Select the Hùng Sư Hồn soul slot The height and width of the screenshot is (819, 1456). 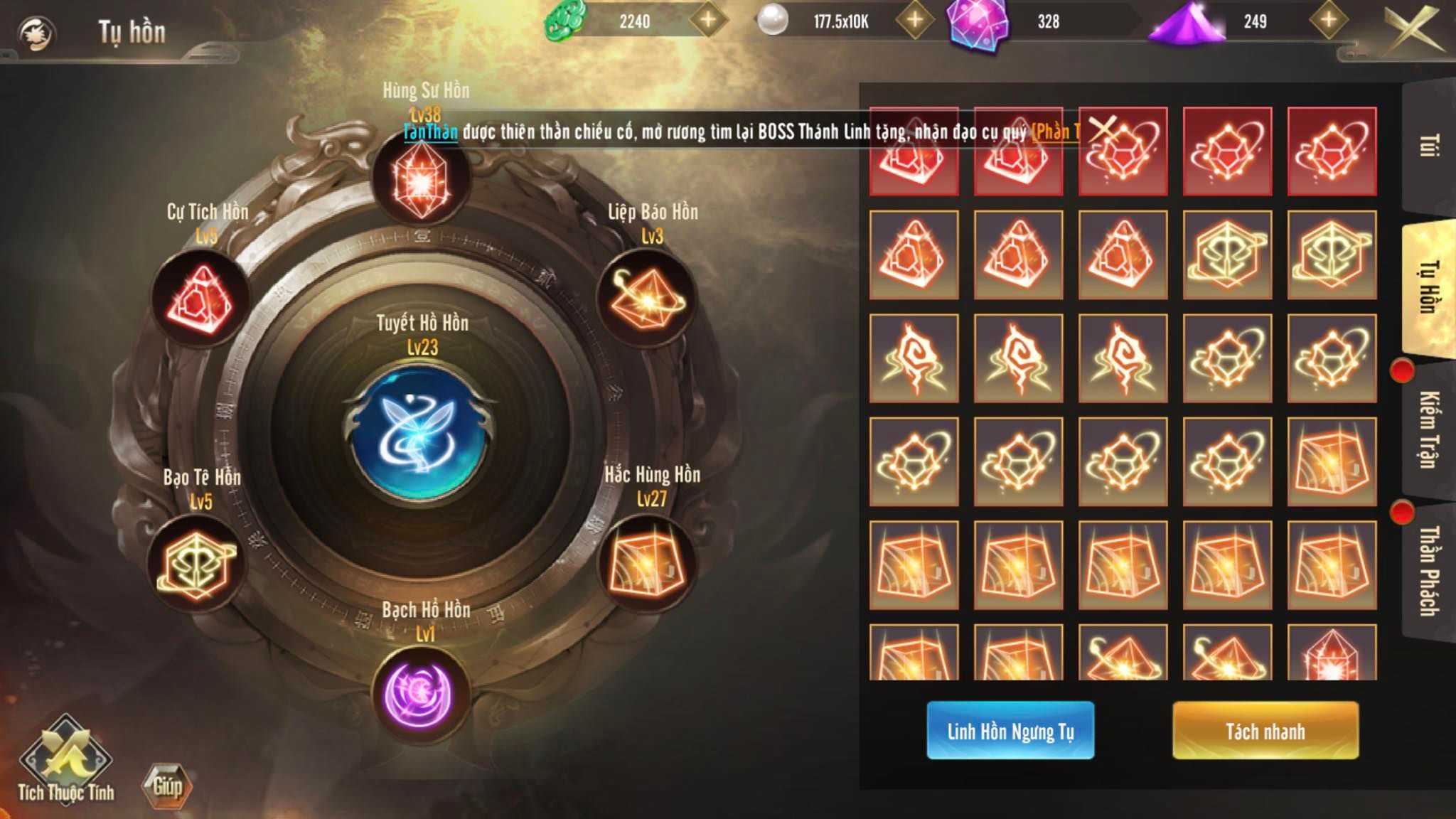coord(421,178)
